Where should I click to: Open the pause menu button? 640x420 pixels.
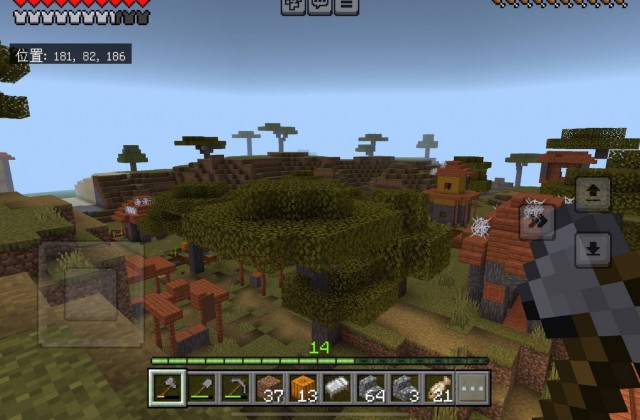tap(346, 6)
